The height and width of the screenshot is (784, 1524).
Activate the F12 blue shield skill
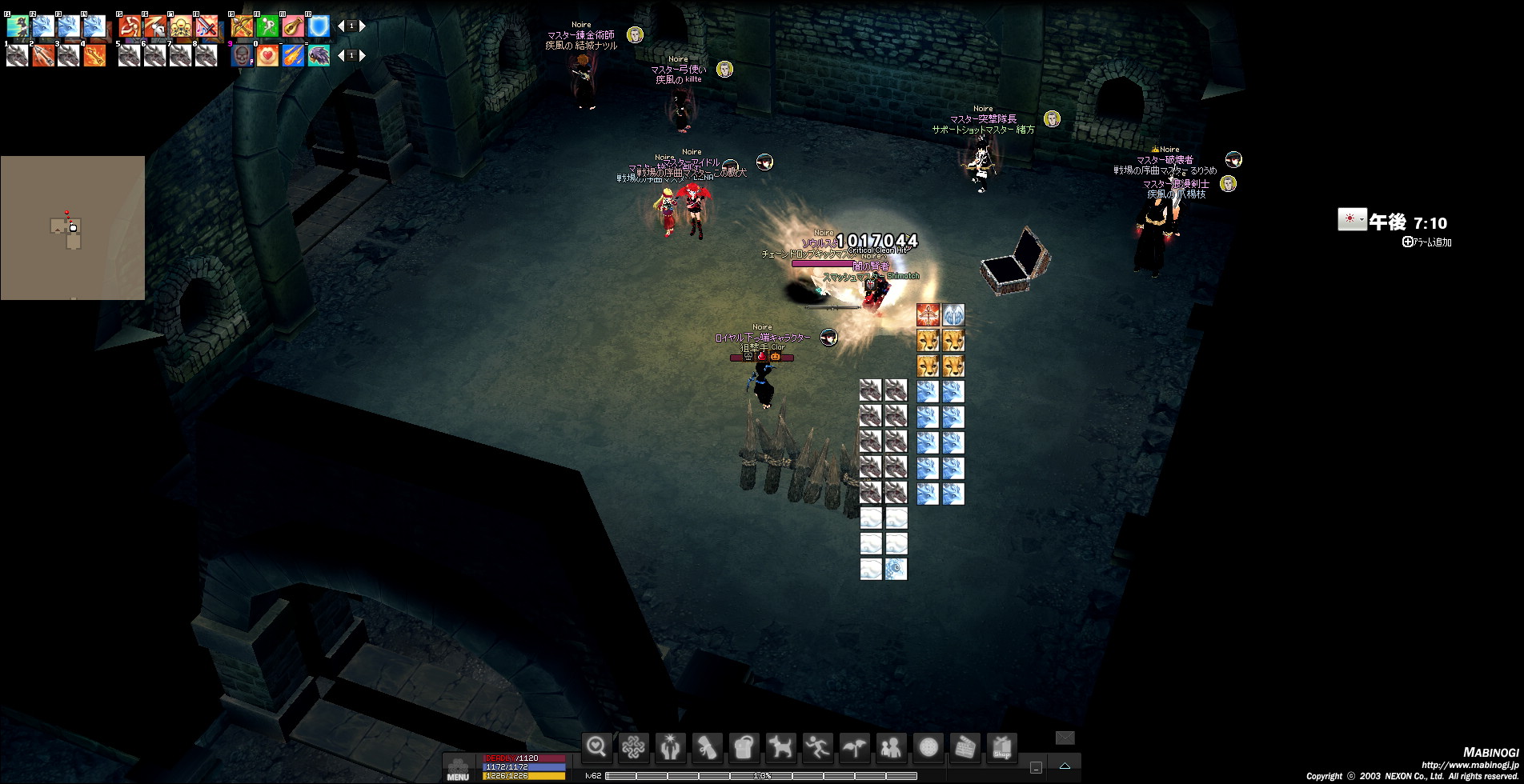319,26
